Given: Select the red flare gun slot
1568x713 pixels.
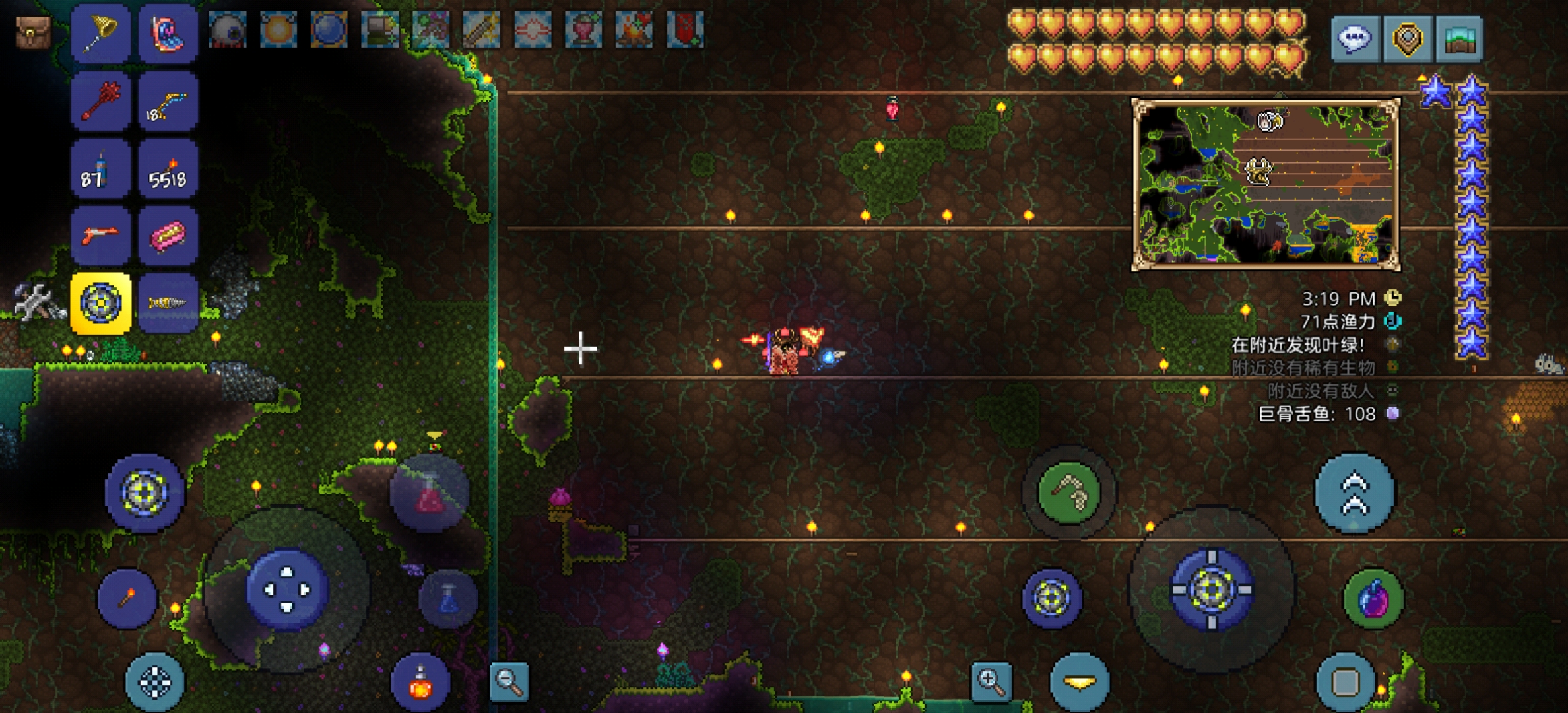Looking at the screenshot, I should pos(100,236).
